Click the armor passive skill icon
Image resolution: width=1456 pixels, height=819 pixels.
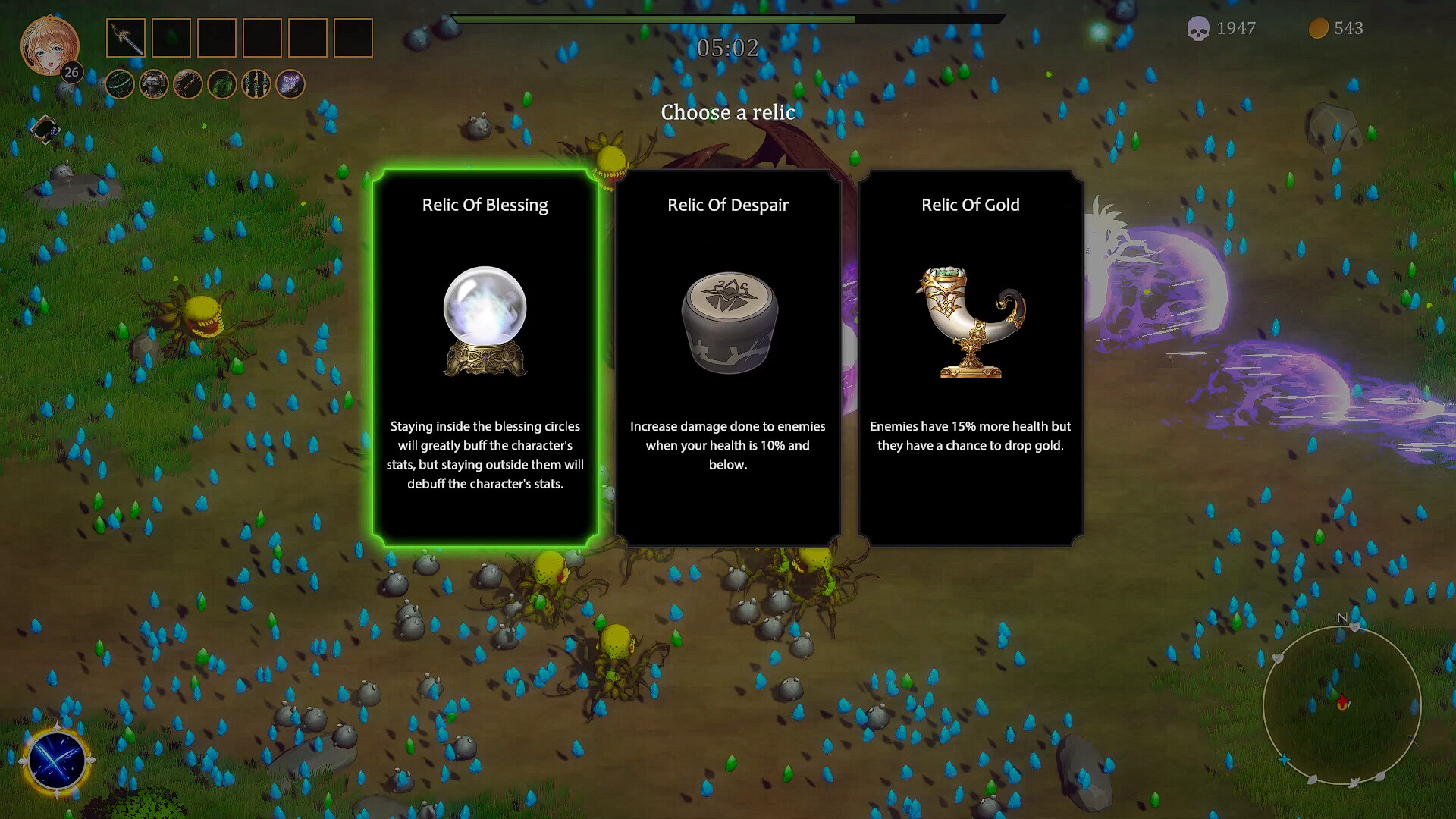(x=154, y=85)
